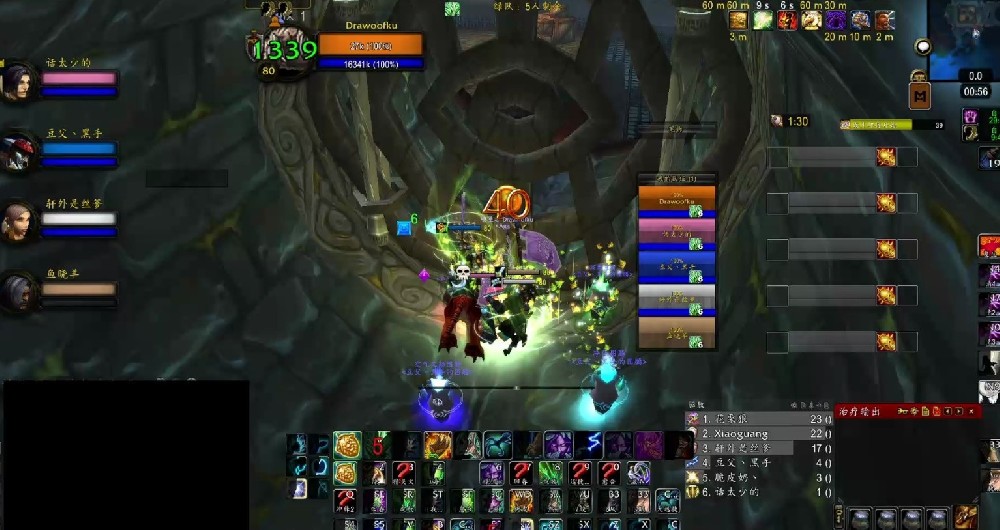Use the fiery orange claw ability
This screenshot has width=1000, height=530.
(x=438, y=445)
